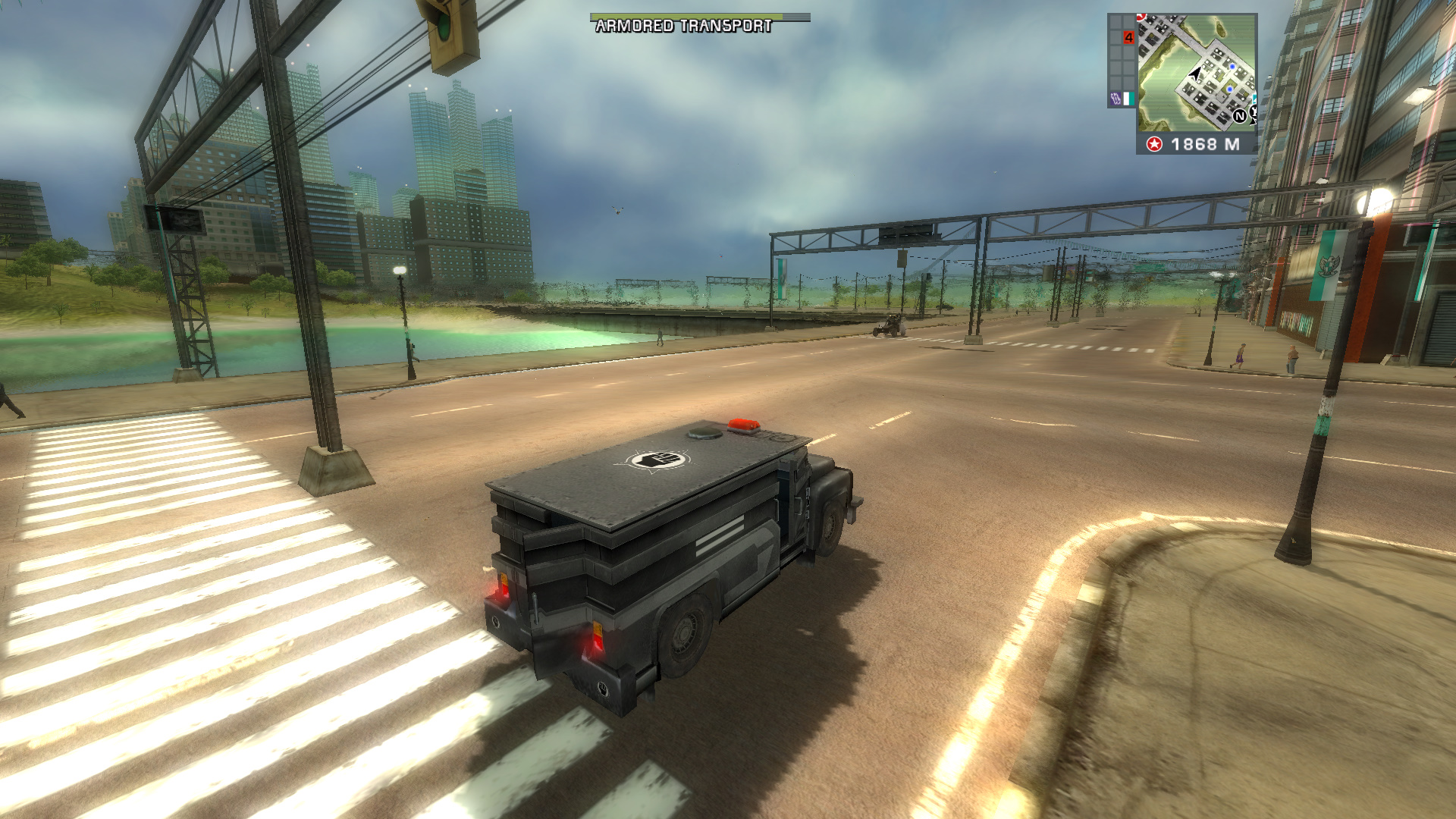Select the player arrow on the minimap
Image resolution: width=1456 pixels, height=819 pixels.
coord(1195,73)
